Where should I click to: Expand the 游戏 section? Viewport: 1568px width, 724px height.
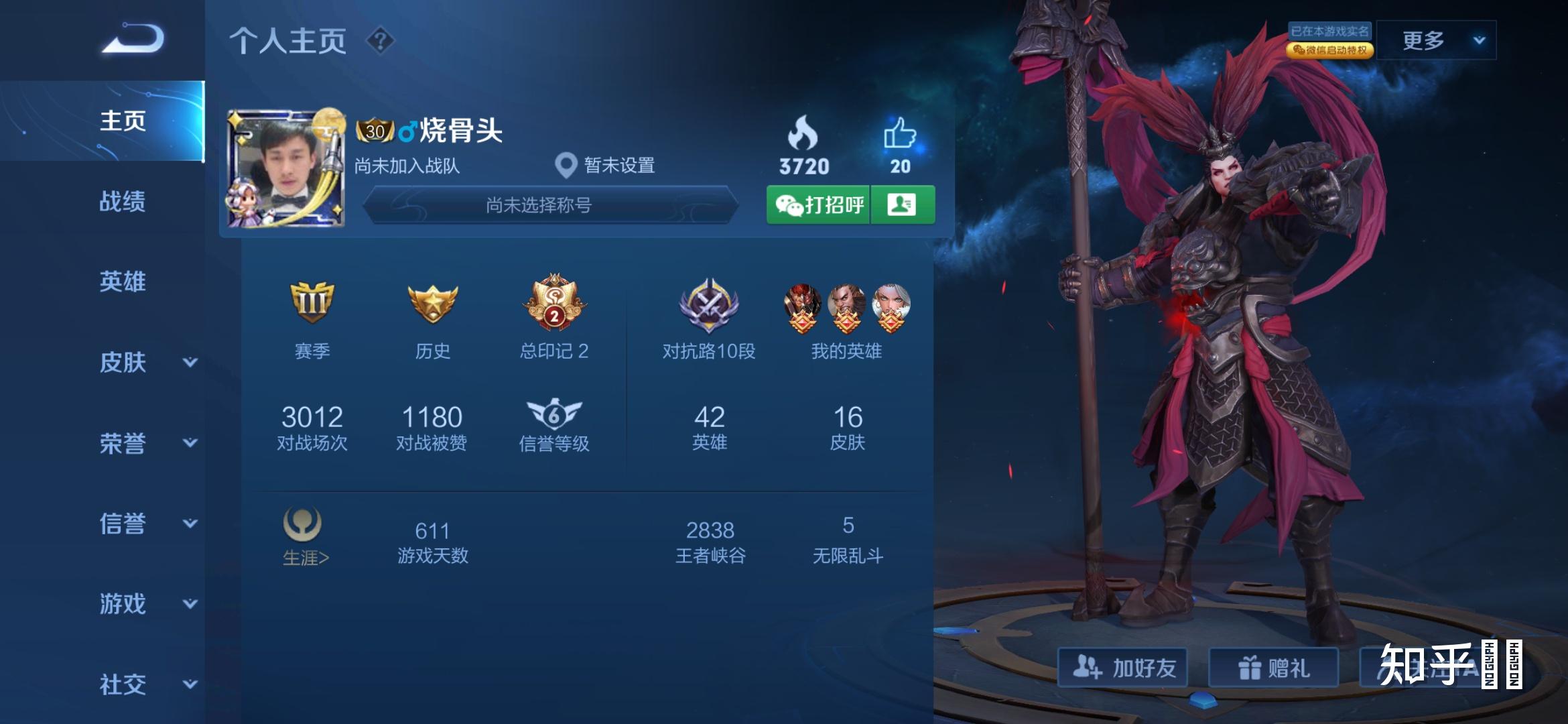coord(147,604)
